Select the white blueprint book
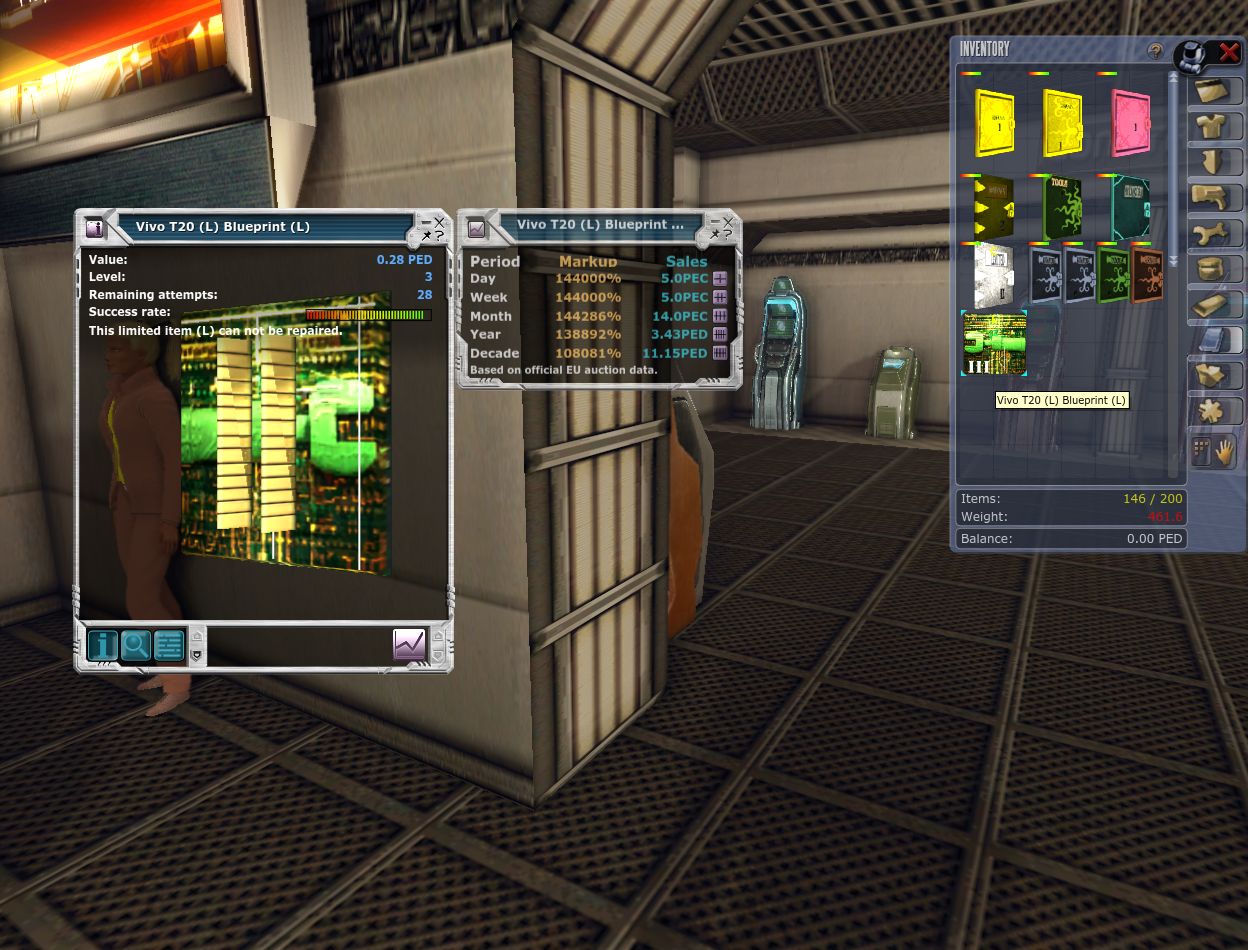This screenshot has height=950, width=1248. (993, 274)
